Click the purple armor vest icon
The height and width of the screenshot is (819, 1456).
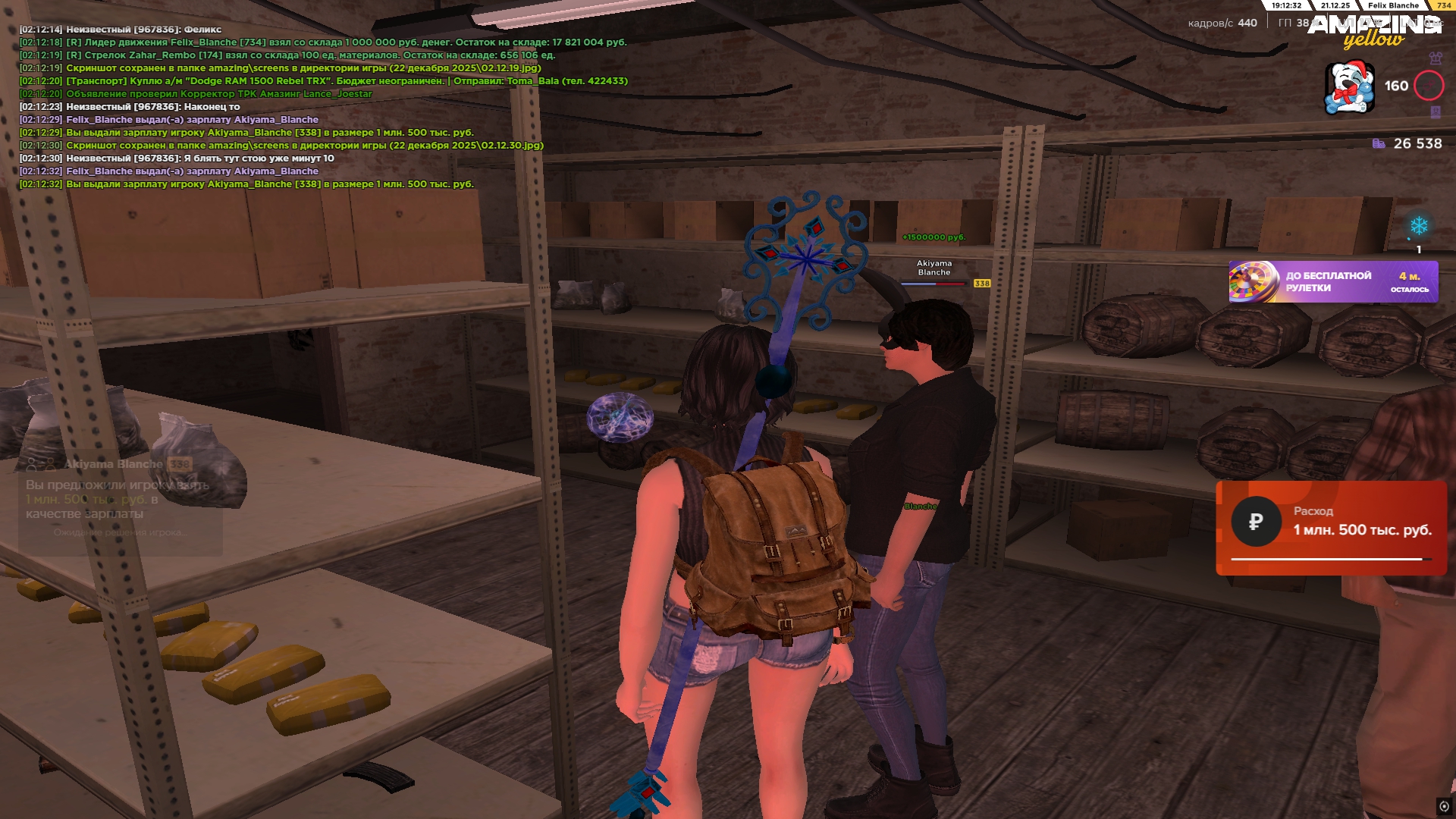click(x=1435, y=58)
